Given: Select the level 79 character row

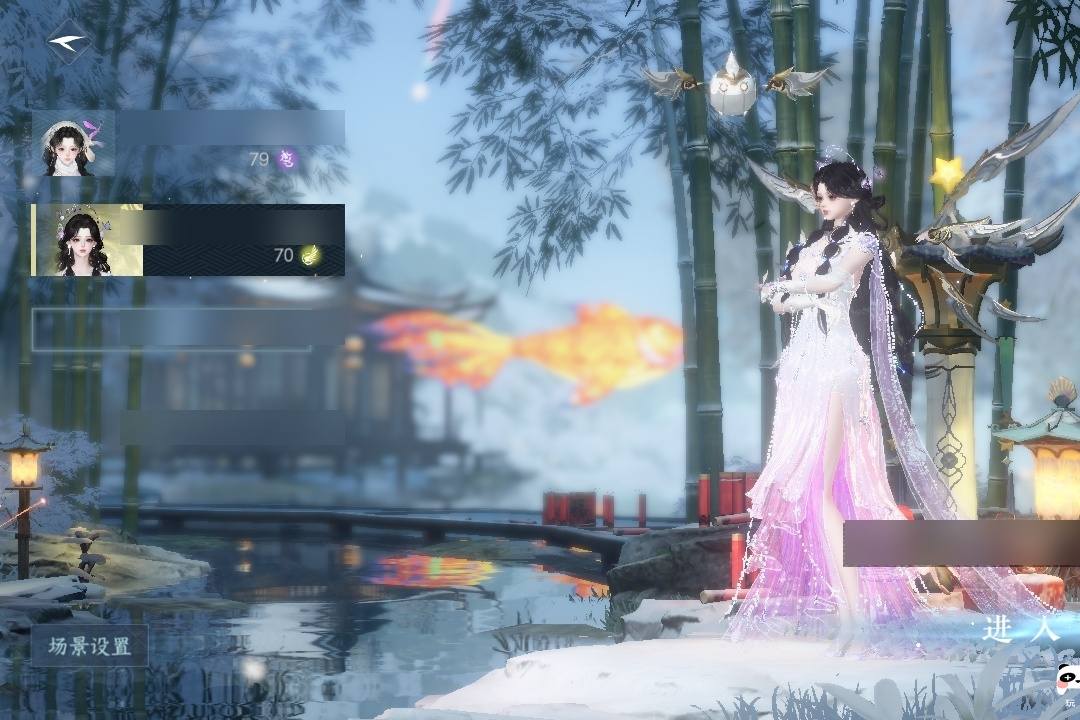Looking at the screenshot, I should coord(188,143).
